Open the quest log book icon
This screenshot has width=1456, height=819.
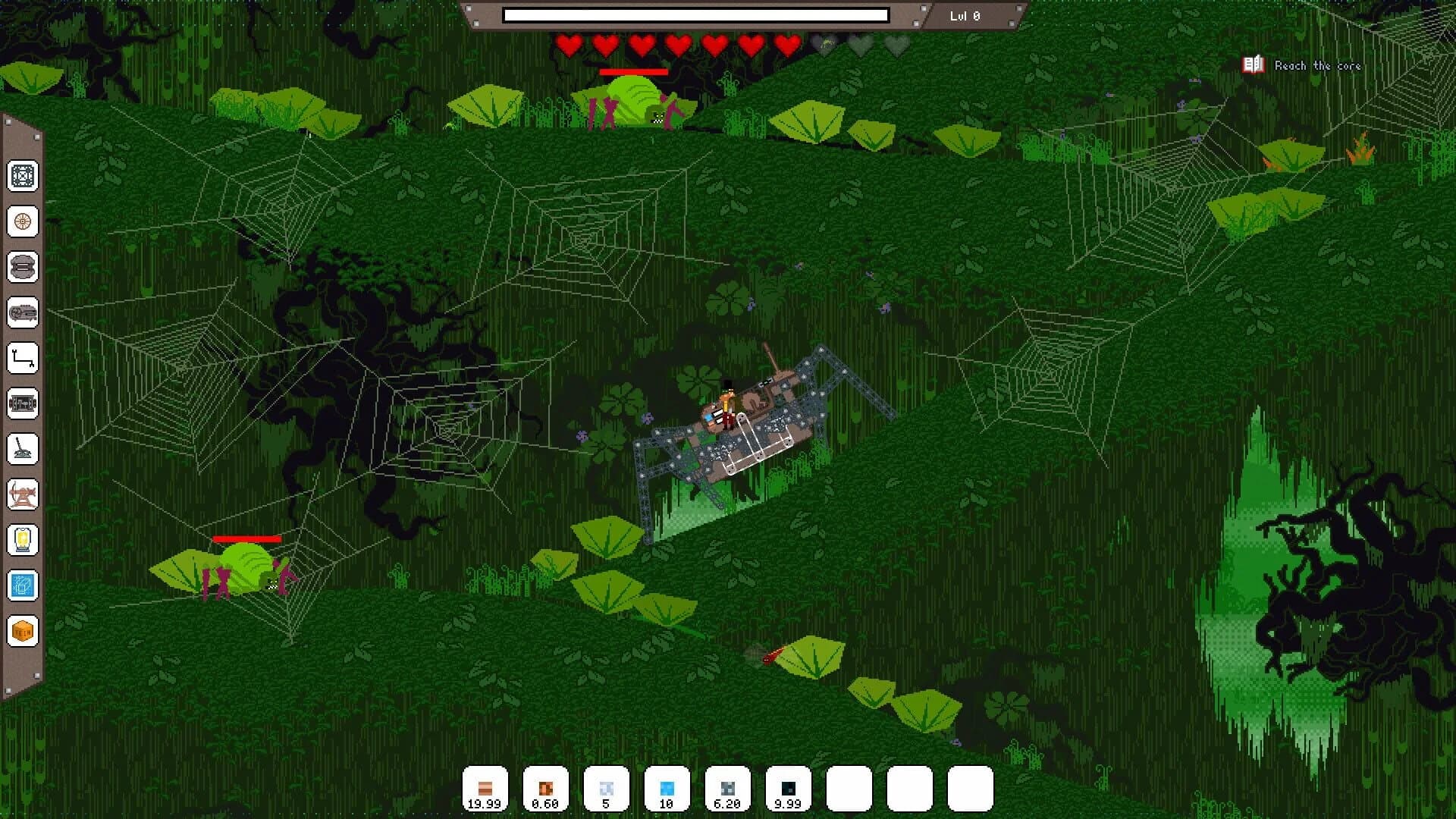pyautogui.click(x=1253, y=64)
